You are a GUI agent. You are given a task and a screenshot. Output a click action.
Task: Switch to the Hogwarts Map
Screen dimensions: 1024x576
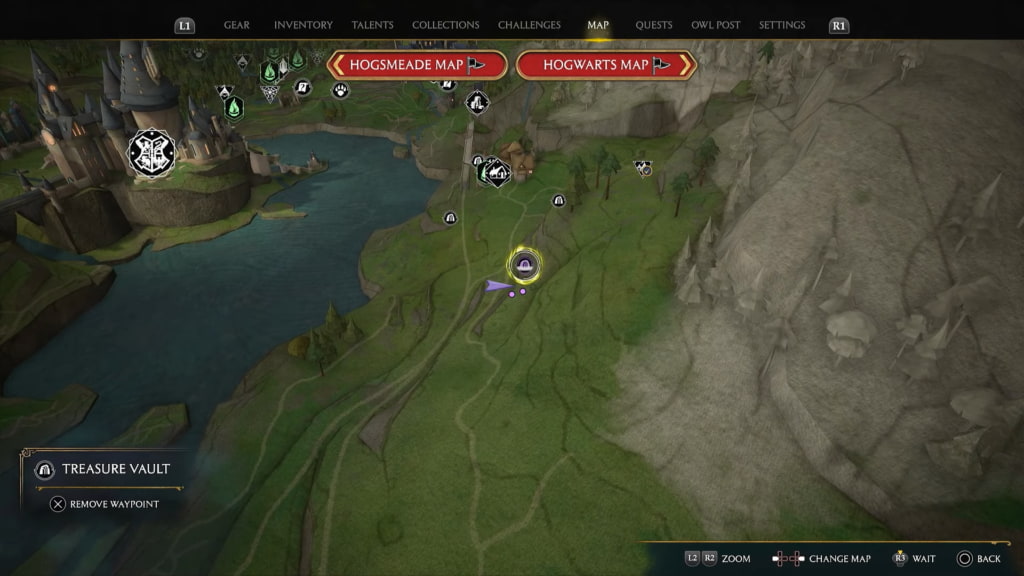pyautogui.click(x=606, y=65)
